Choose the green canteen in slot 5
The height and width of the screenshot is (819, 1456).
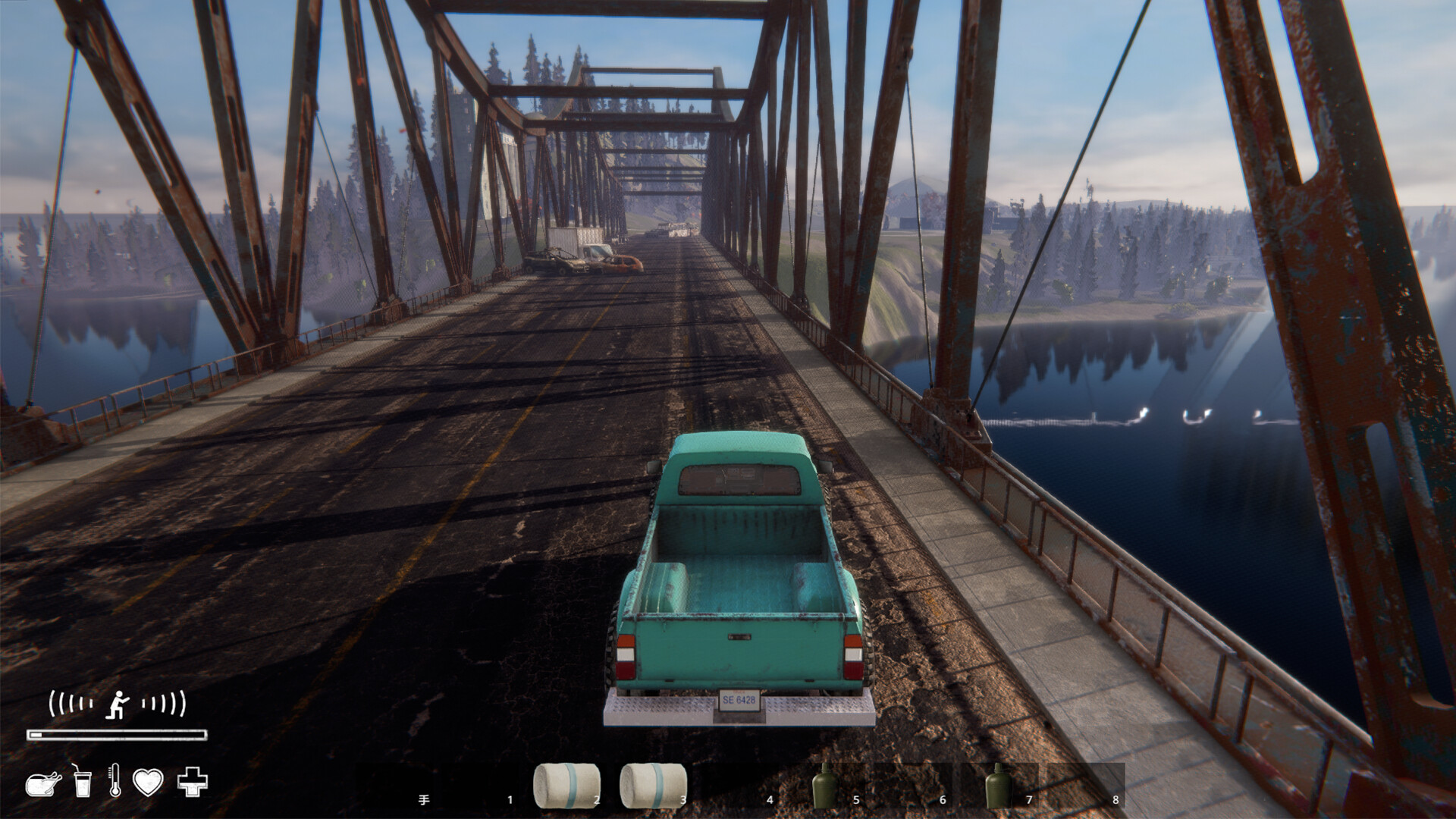(825, 786)
